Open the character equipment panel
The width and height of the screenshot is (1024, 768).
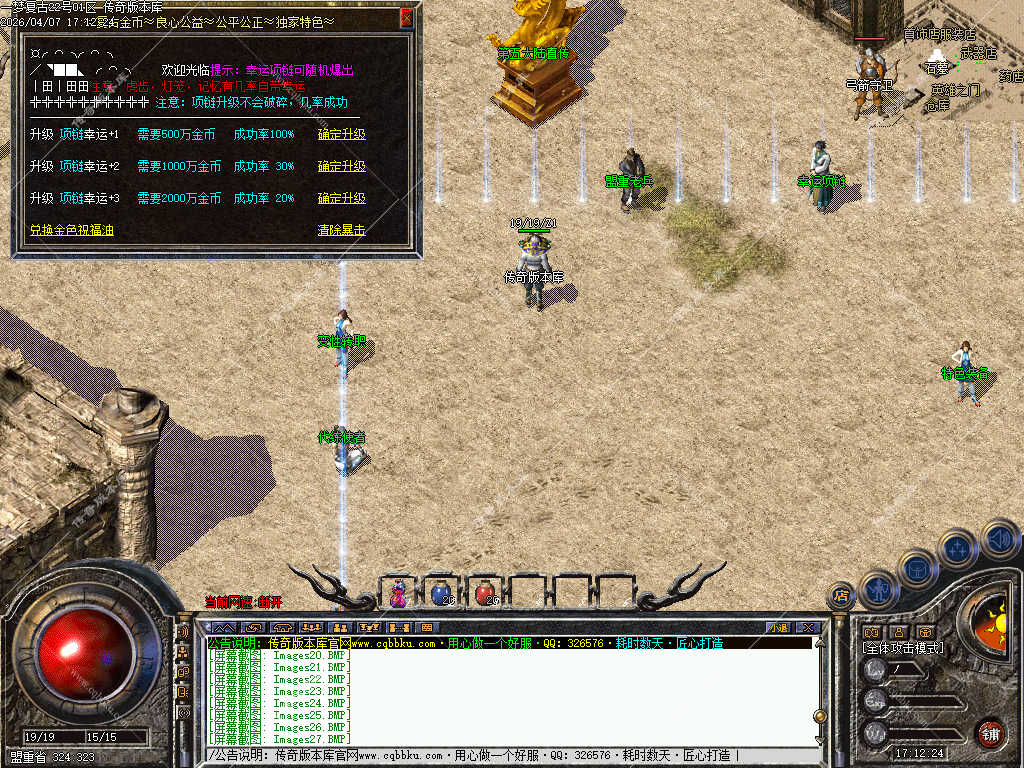877,590
